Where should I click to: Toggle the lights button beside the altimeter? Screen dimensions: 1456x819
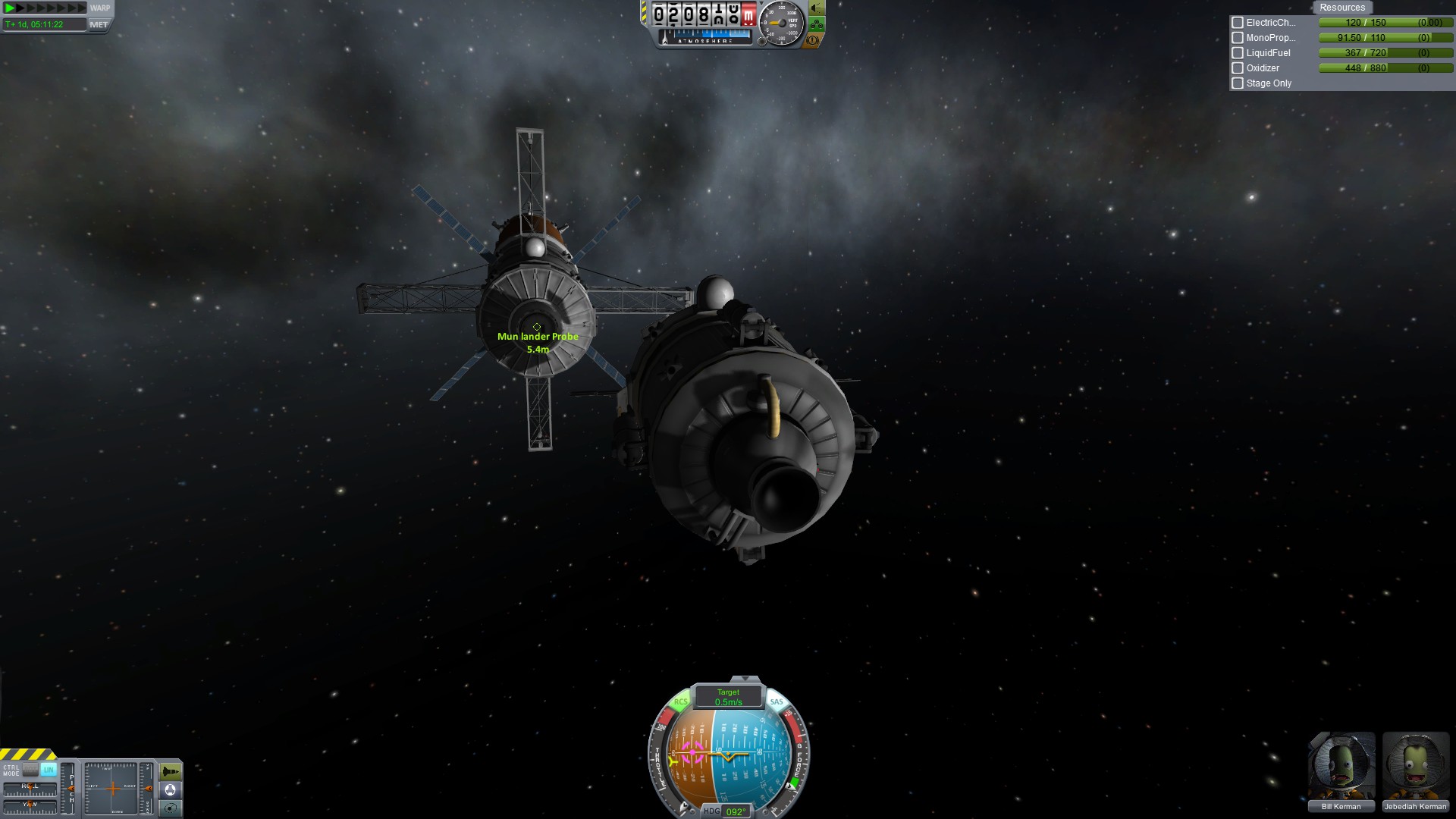click(817, 8)
